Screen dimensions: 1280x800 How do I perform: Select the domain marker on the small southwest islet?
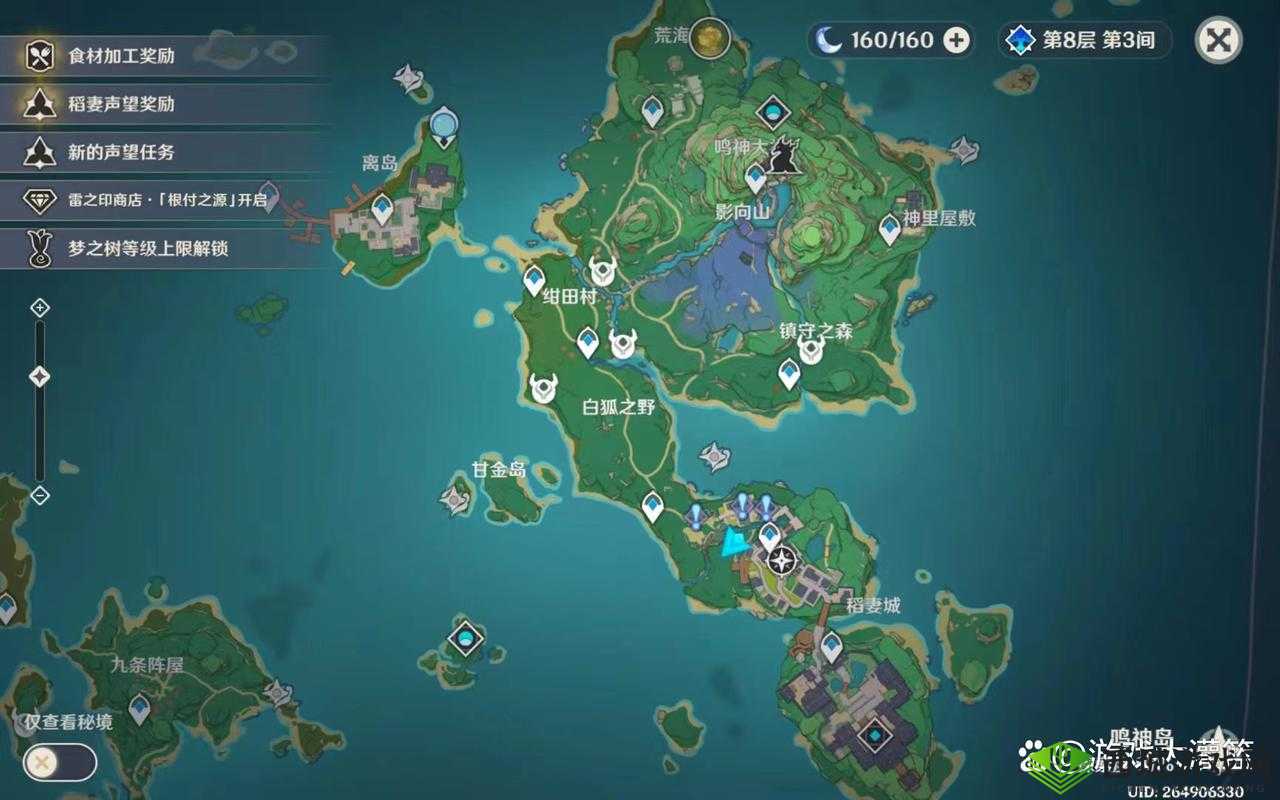pyautogui.click(x=465, y=637)
